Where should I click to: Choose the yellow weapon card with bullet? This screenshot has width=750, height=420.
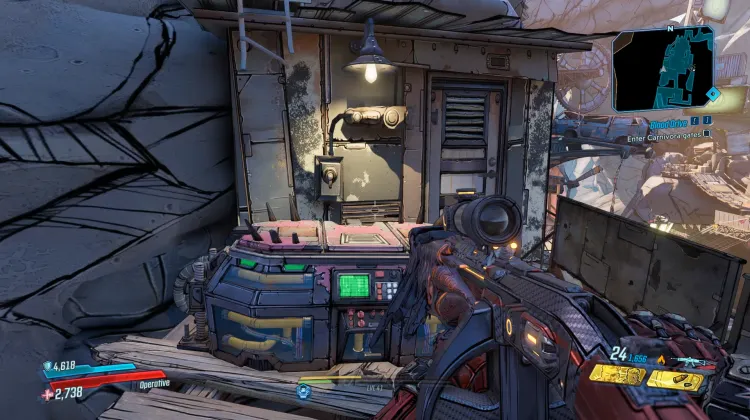674,379
